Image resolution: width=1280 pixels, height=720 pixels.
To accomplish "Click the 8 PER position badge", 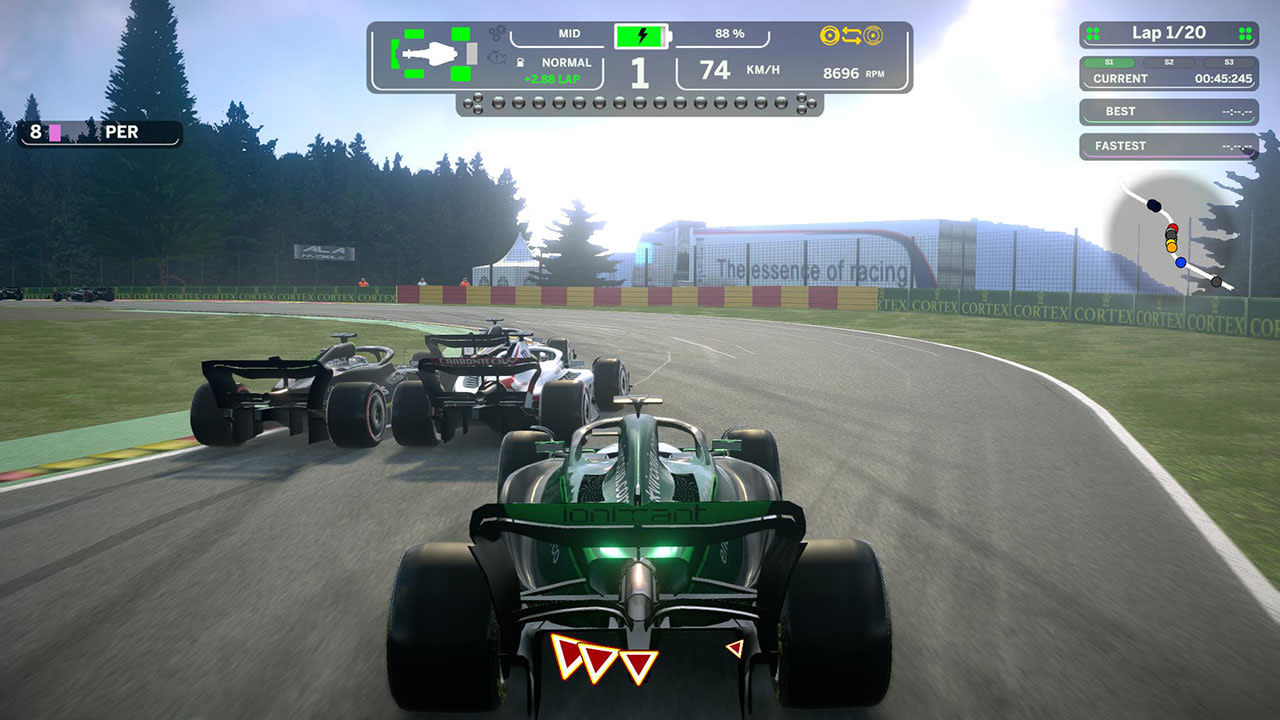I will coord(100,131).
